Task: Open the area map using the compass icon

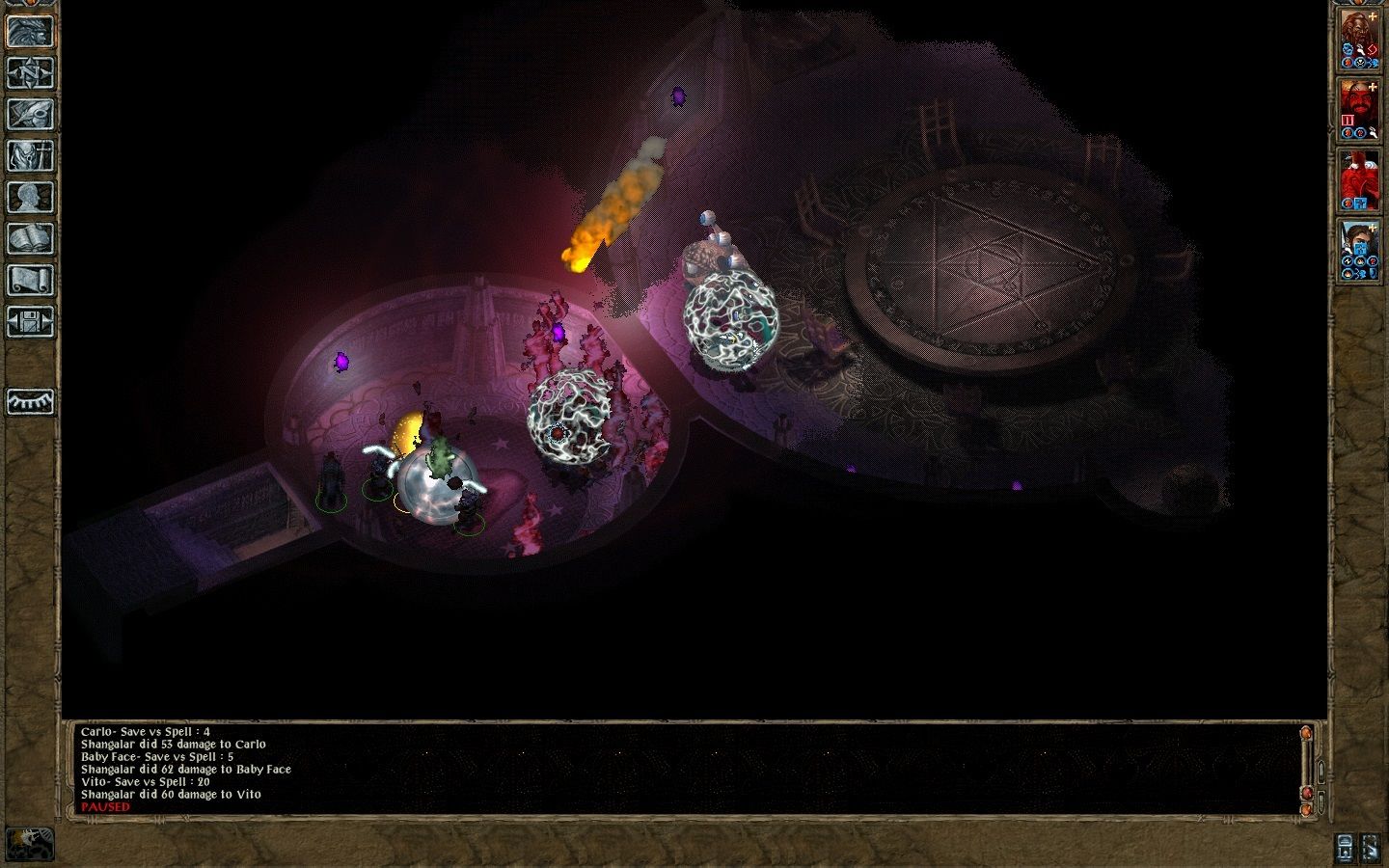Action: coord(31,73)
